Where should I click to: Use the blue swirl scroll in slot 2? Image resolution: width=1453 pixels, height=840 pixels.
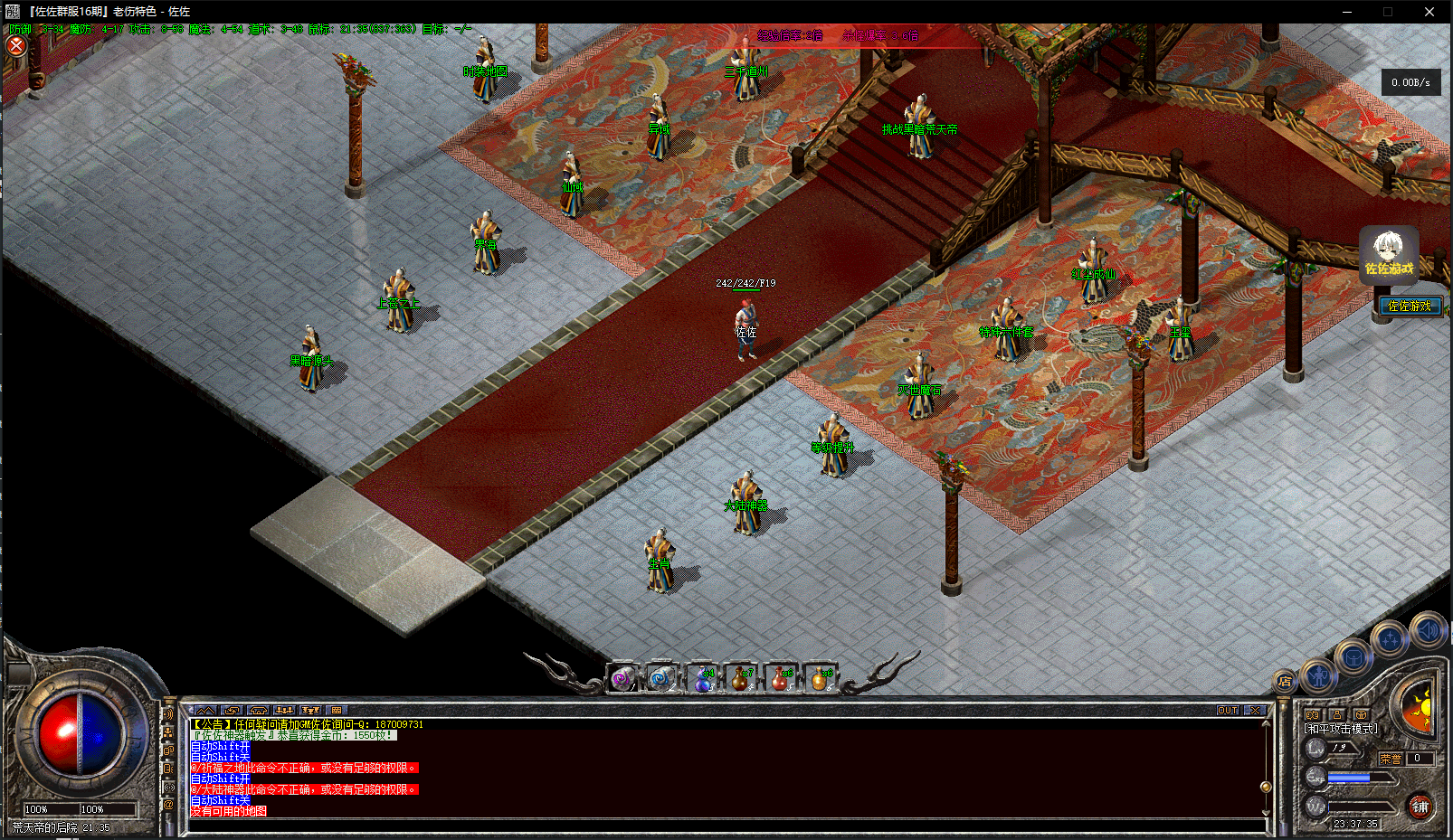click(660, 678)
